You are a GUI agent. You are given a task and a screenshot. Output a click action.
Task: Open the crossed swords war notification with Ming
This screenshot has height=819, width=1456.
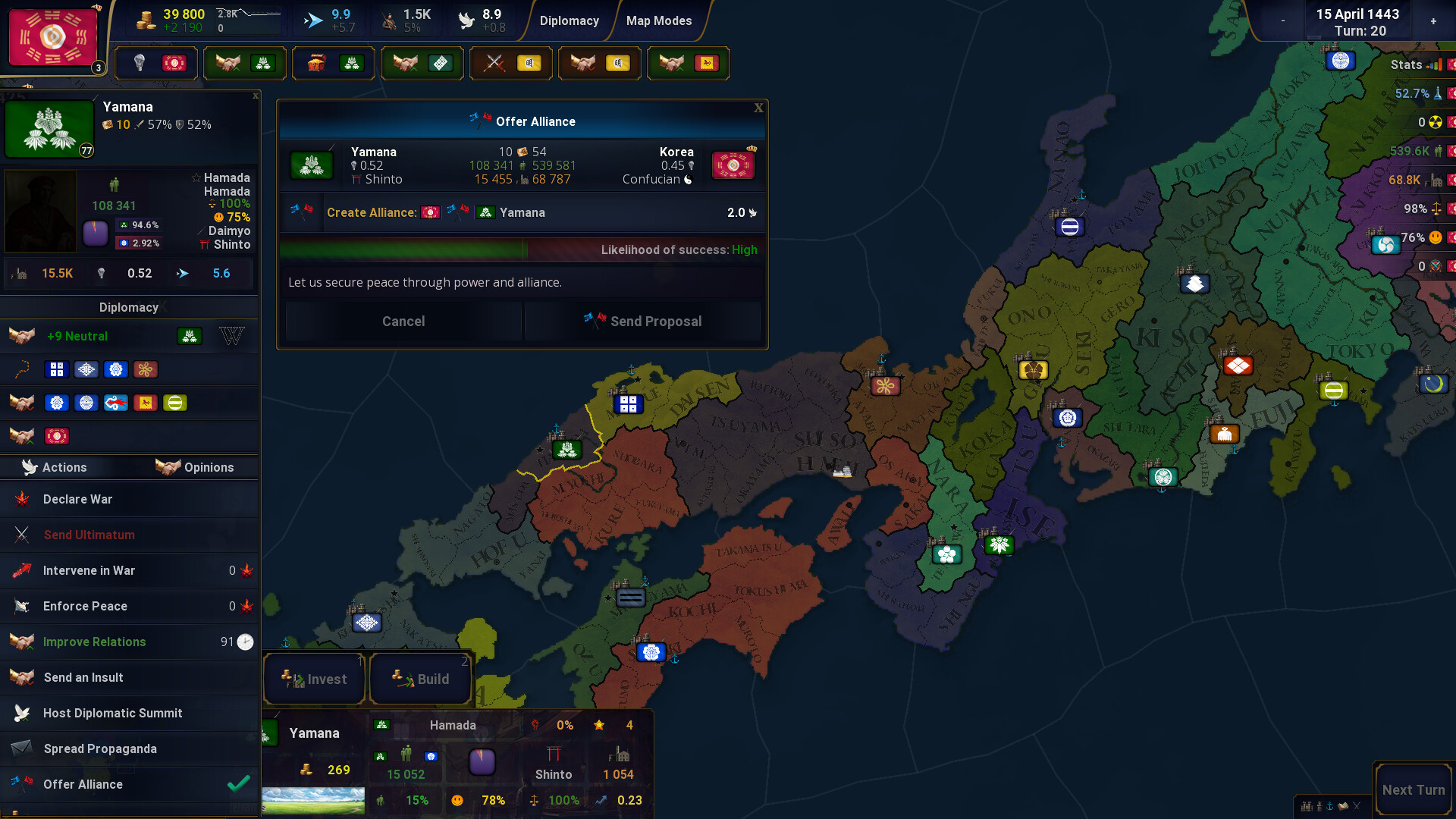510,63
